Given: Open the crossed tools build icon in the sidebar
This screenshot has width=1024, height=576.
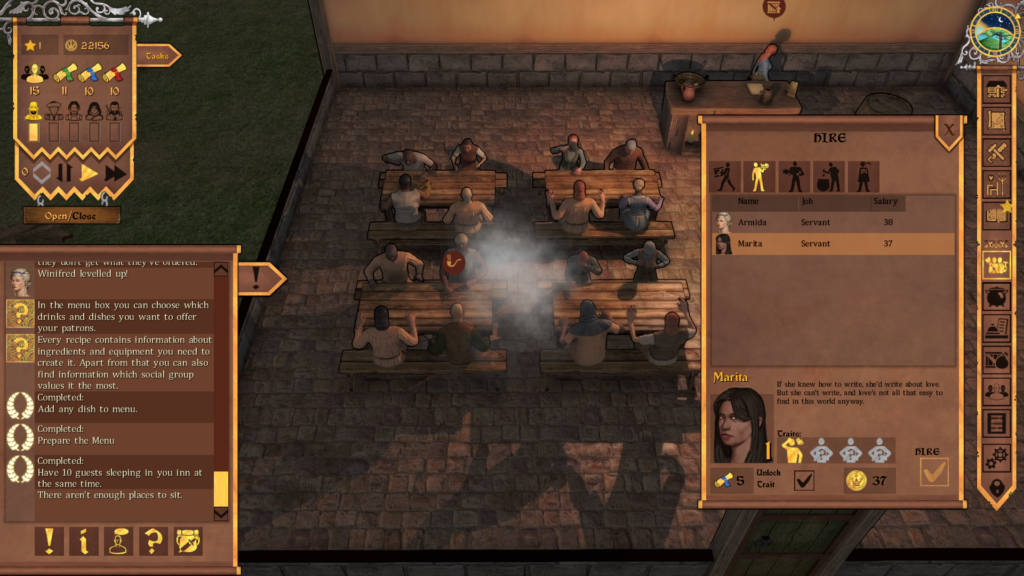Looking at the screenshot, I should click(996, 152).
